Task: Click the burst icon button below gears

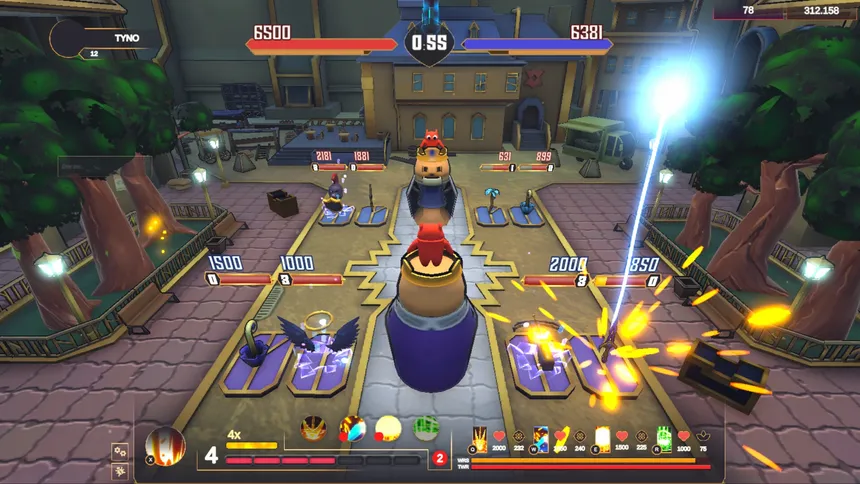Action: [x=120, y=470]
